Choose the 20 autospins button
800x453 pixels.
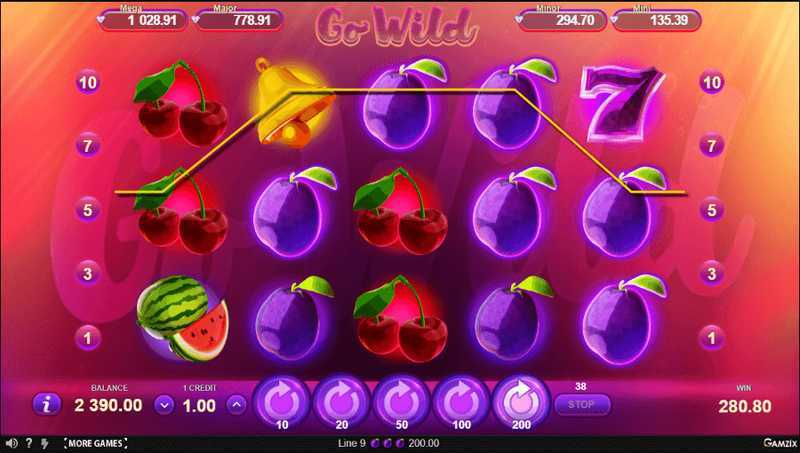pos(340,400)
